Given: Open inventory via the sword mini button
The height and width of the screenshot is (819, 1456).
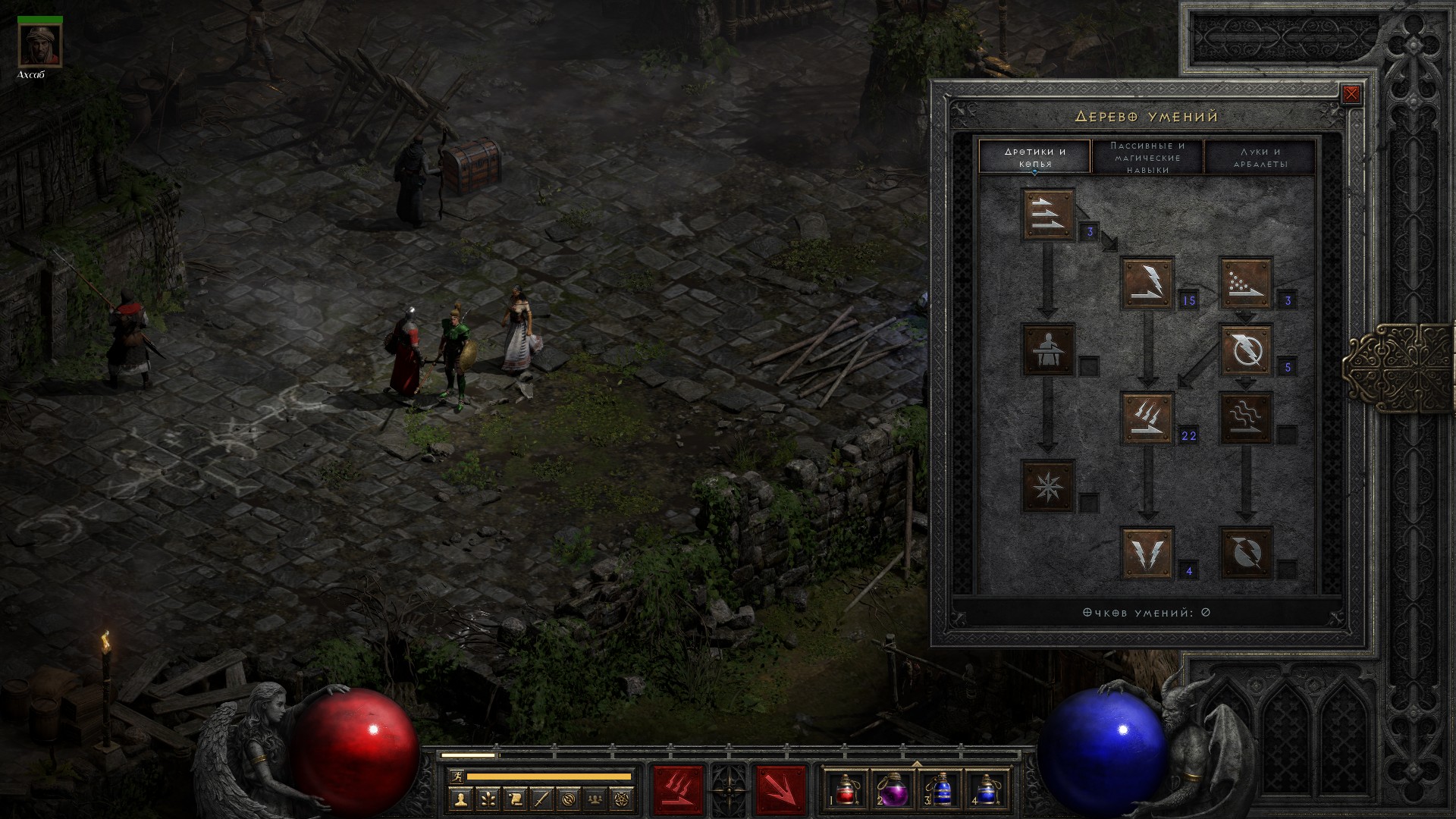Looking at the screenshot, I should 541,799.
